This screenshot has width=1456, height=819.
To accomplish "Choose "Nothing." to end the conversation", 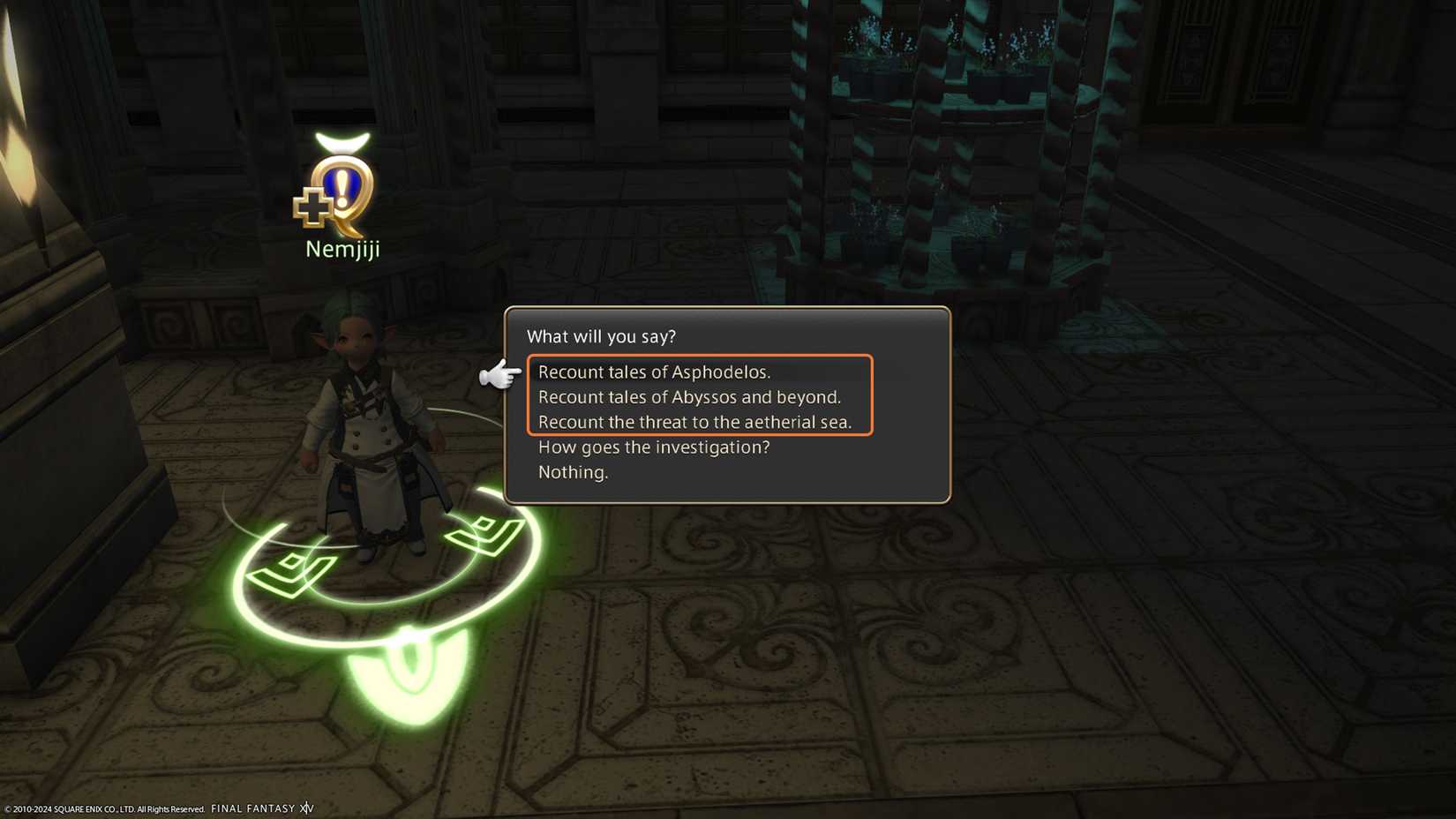I will point(573,472).
